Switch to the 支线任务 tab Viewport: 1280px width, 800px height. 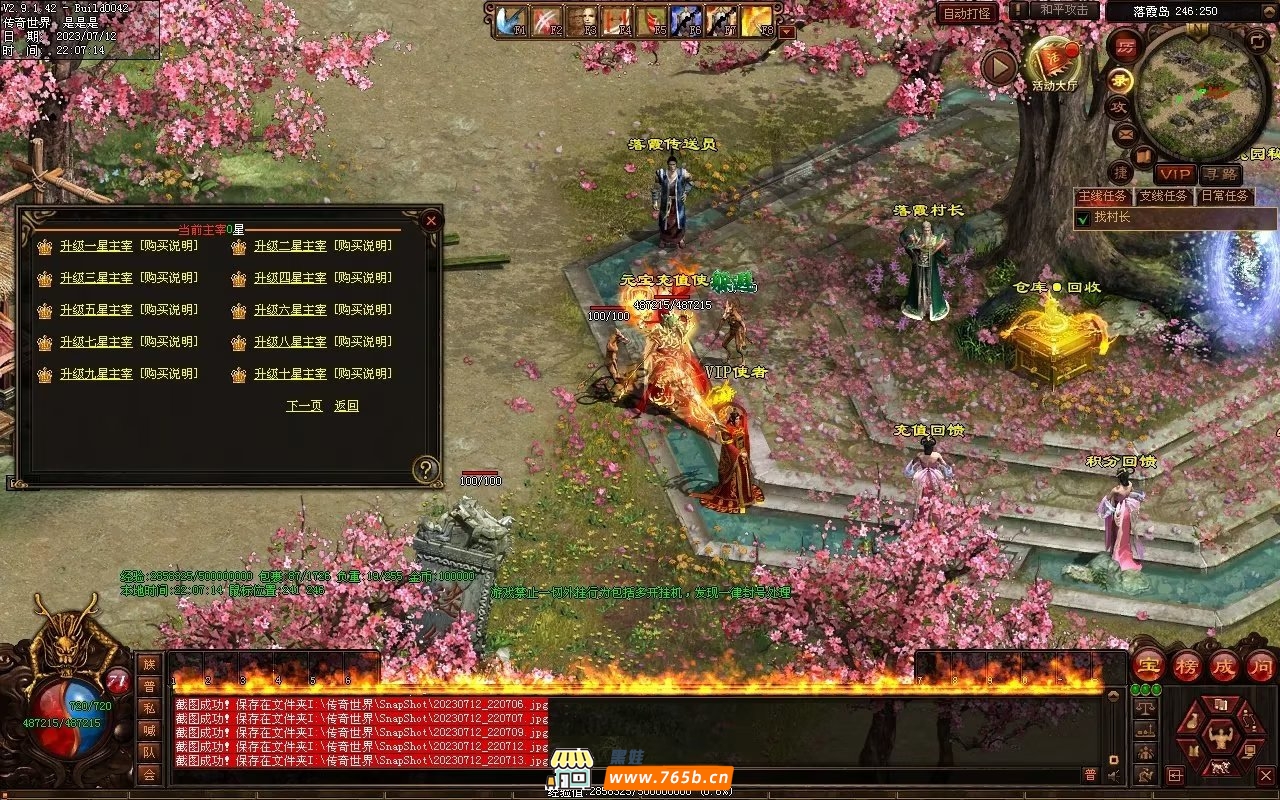(x=1164, y=196)
